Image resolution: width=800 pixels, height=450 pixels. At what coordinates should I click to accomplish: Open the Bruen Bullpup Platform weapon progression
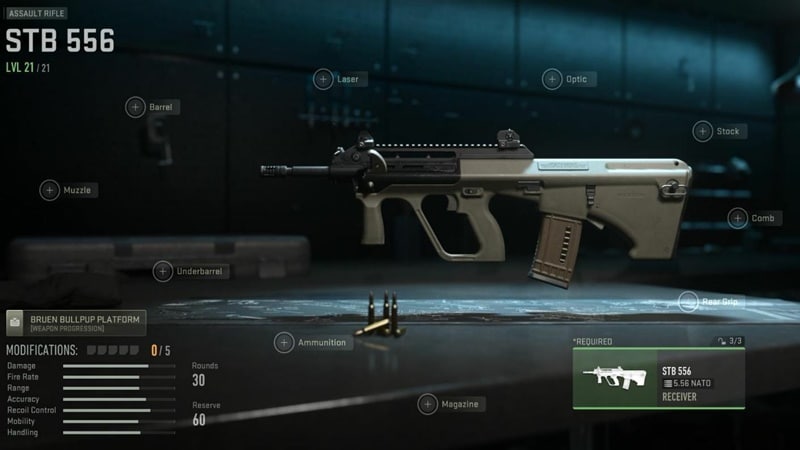(x=75, y=323)
